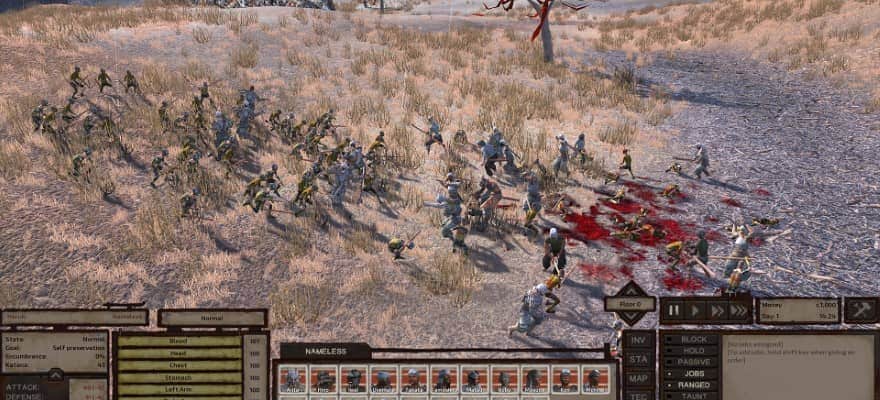Select triple fast-forward speed
Image resolution: width=880 pixels, height=400 pixels.
pos(738,311)
